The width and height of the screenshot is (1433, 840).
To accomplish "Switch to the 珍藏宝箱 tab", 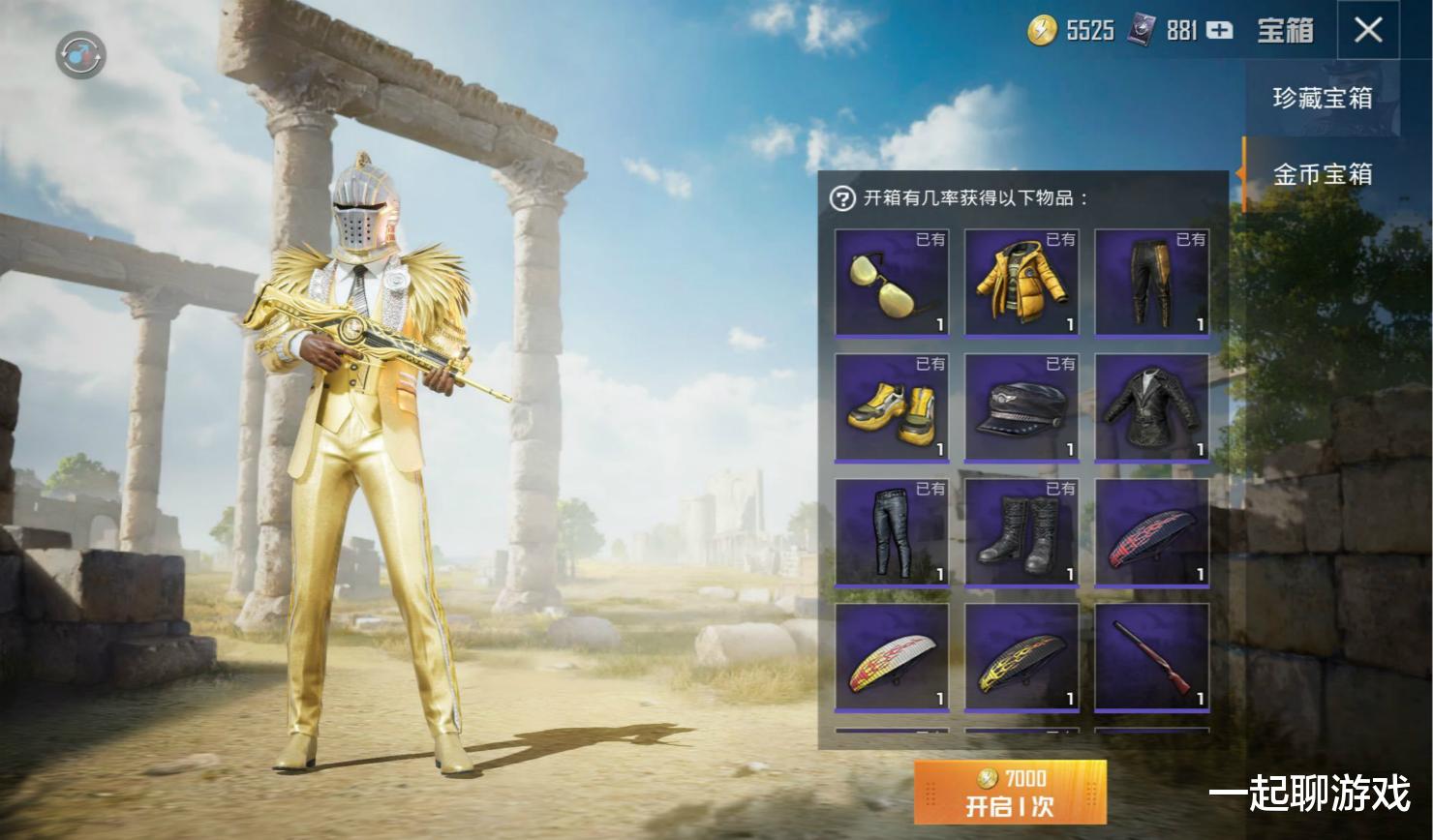I will (x=1322, y=99).
